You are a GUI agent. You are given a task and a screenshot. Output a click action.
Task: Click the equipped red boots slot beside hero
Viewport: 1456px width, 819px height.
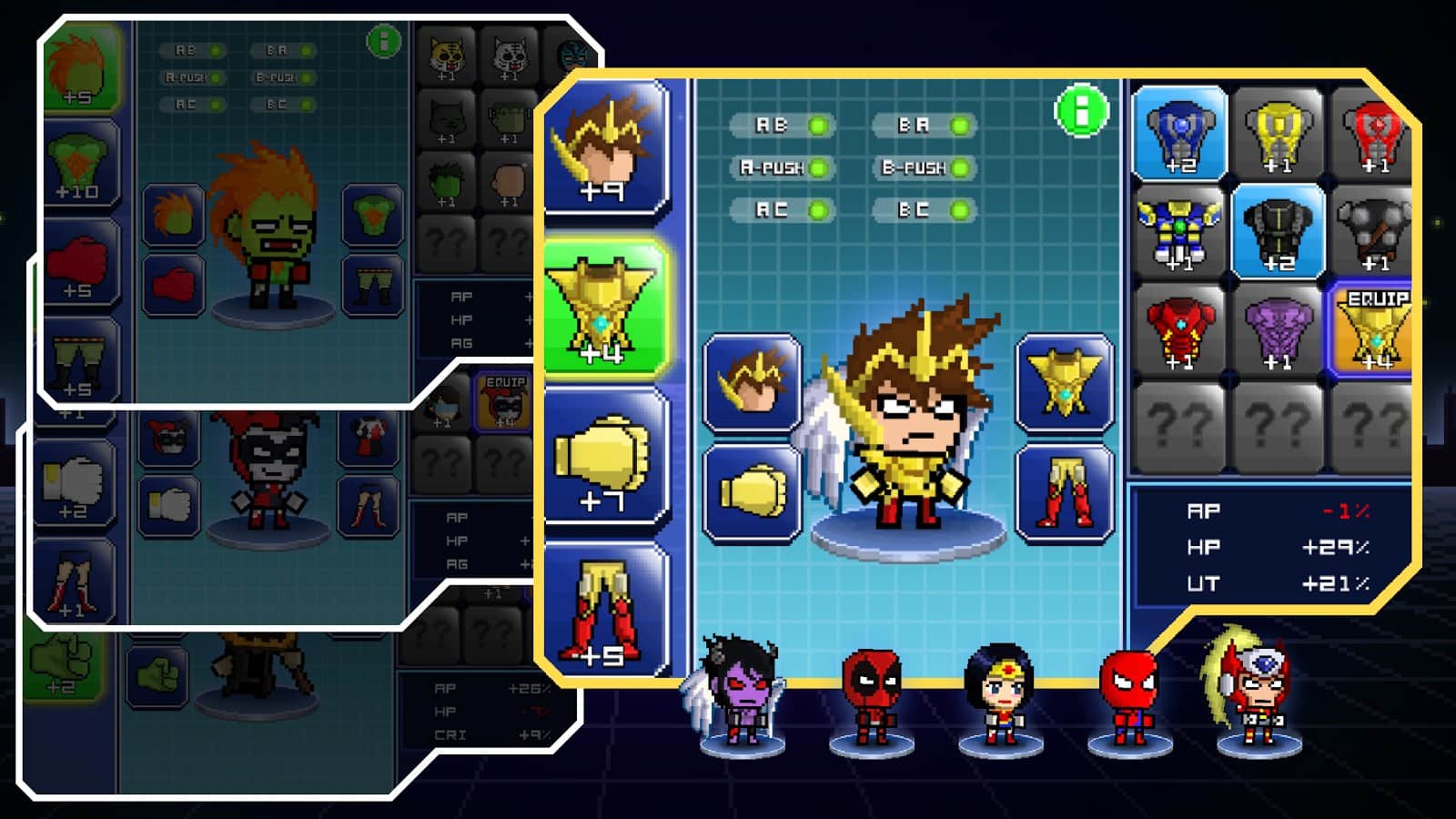[1065, 493]
